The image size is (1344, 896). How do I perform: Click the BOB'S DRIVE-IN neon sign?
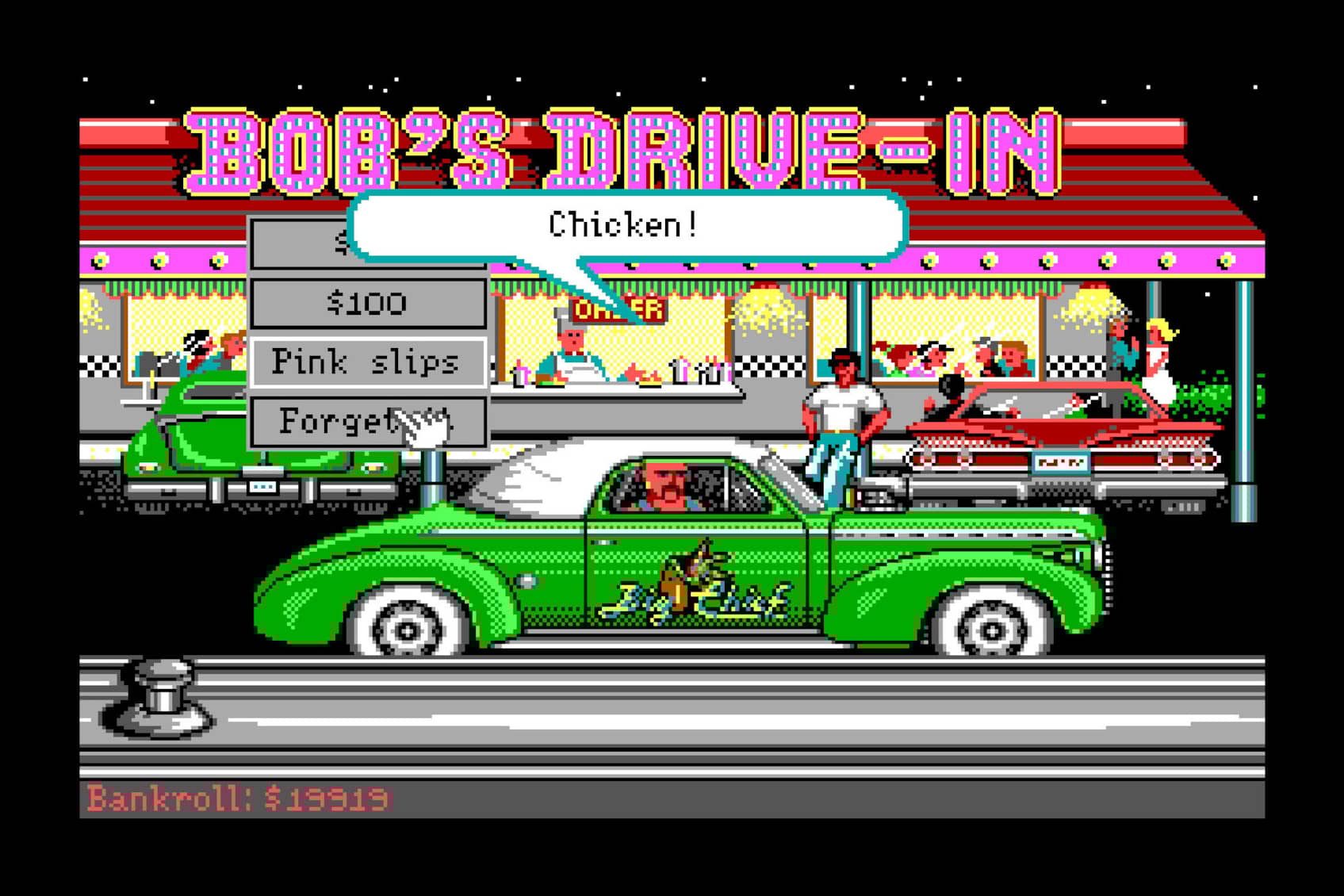[x=626, y=143]
